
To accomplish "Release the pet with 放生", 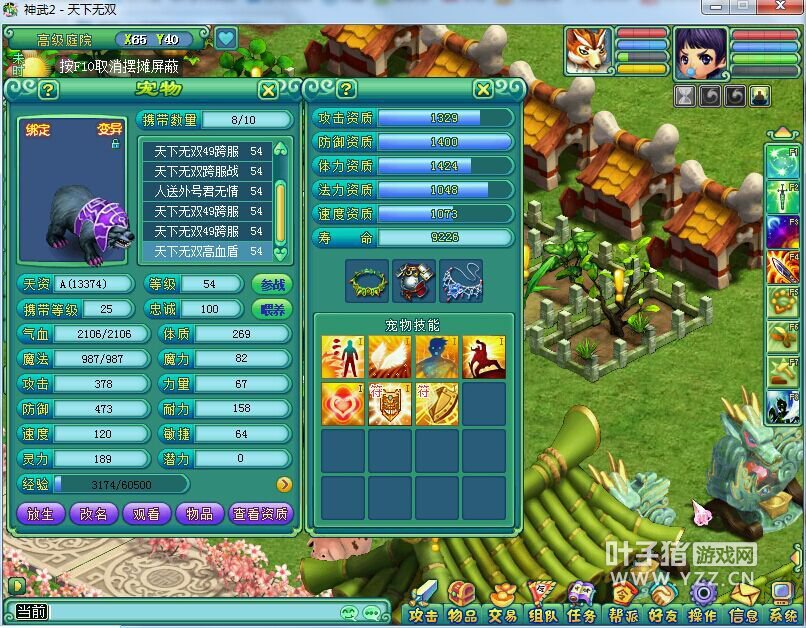I will (40, 514).
